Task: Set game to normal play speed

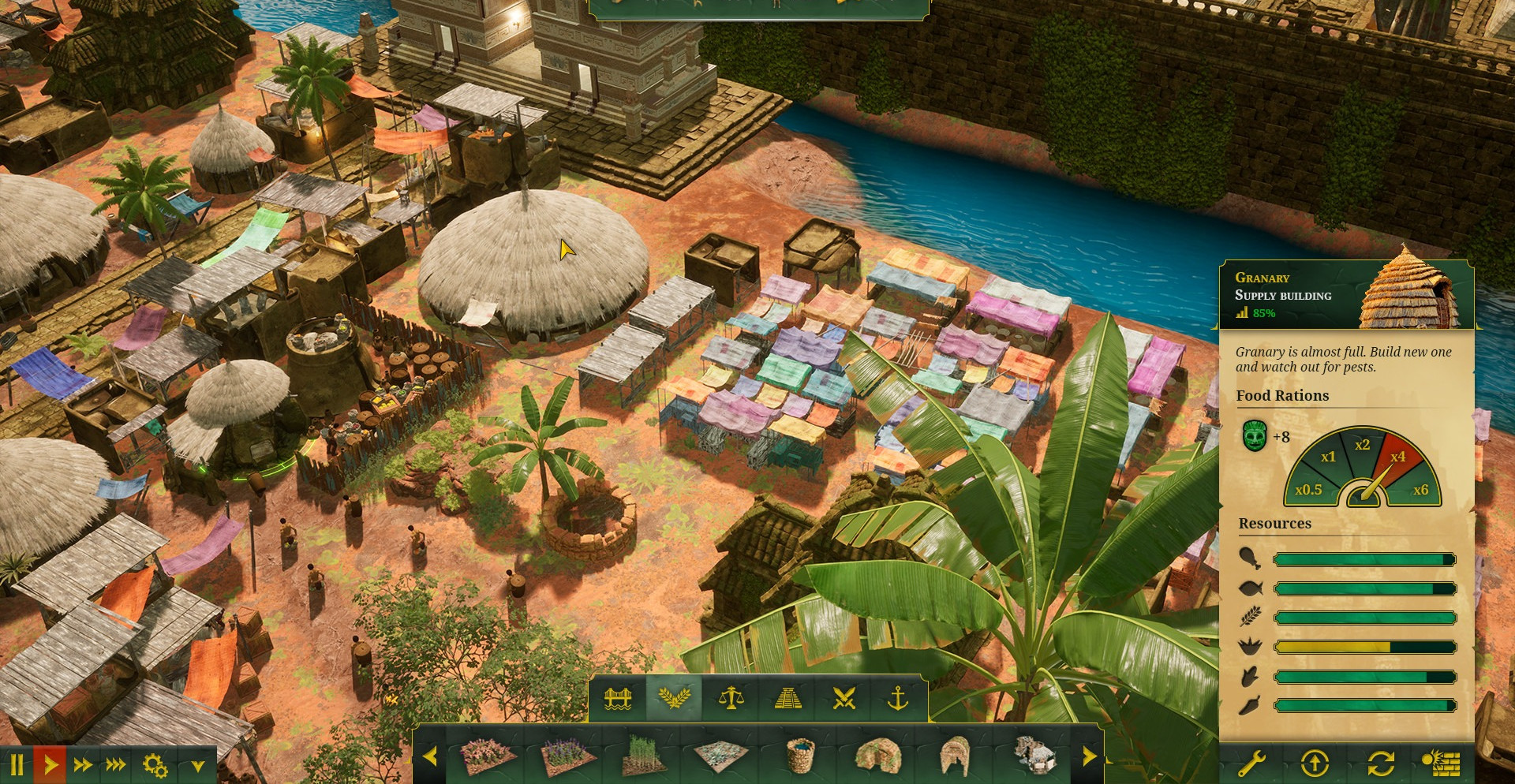Action: click(x=50, y=764)
